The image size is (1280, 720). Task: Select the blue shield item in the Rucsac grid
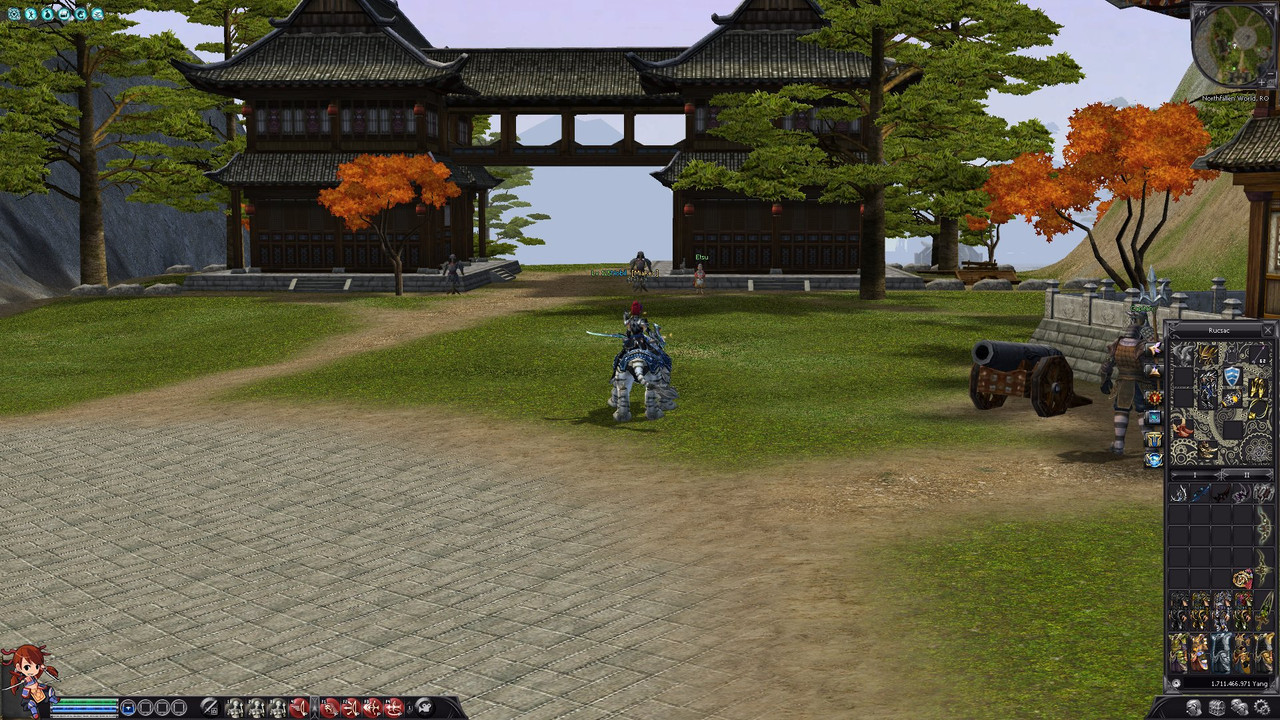1232,374
